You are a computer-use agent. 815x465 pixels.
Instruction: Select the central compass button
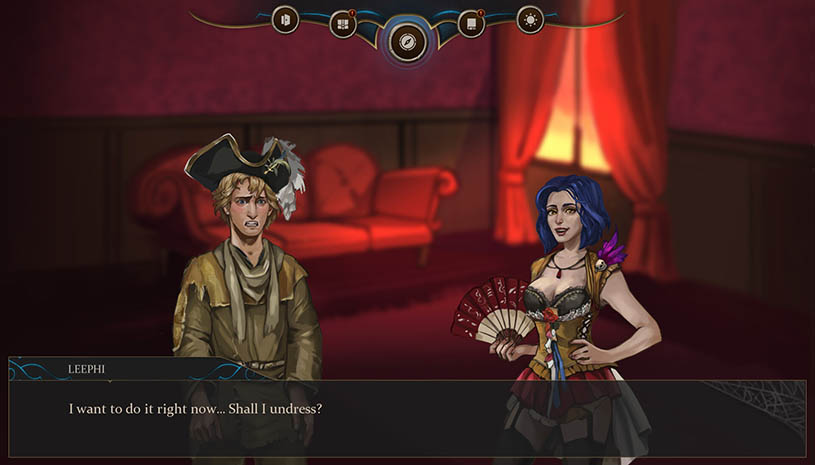pyautogui.click(x=407, y=42)
